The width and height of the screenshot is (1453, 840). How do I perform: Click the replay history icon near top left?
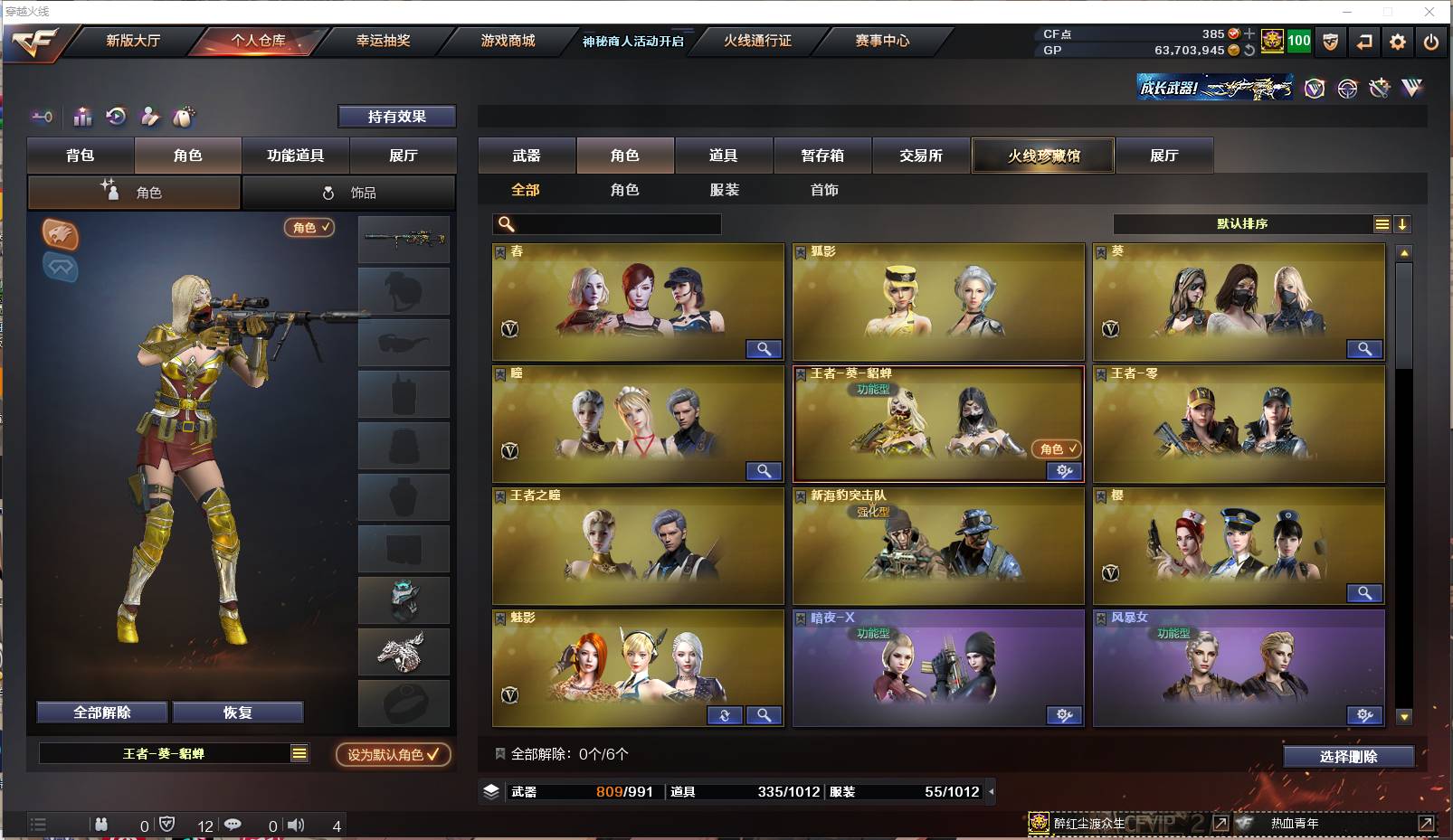click(x=113, y=117)
